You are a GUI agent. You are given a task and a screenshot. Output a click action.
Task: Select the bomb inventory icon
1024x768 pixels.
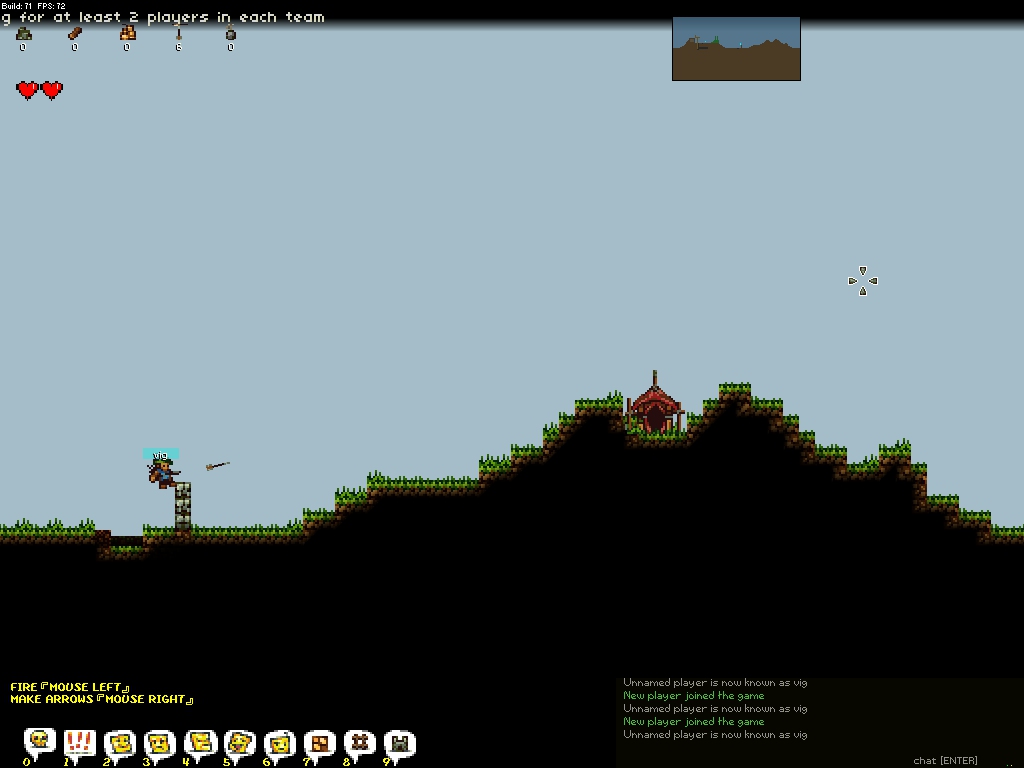[231, 34]
